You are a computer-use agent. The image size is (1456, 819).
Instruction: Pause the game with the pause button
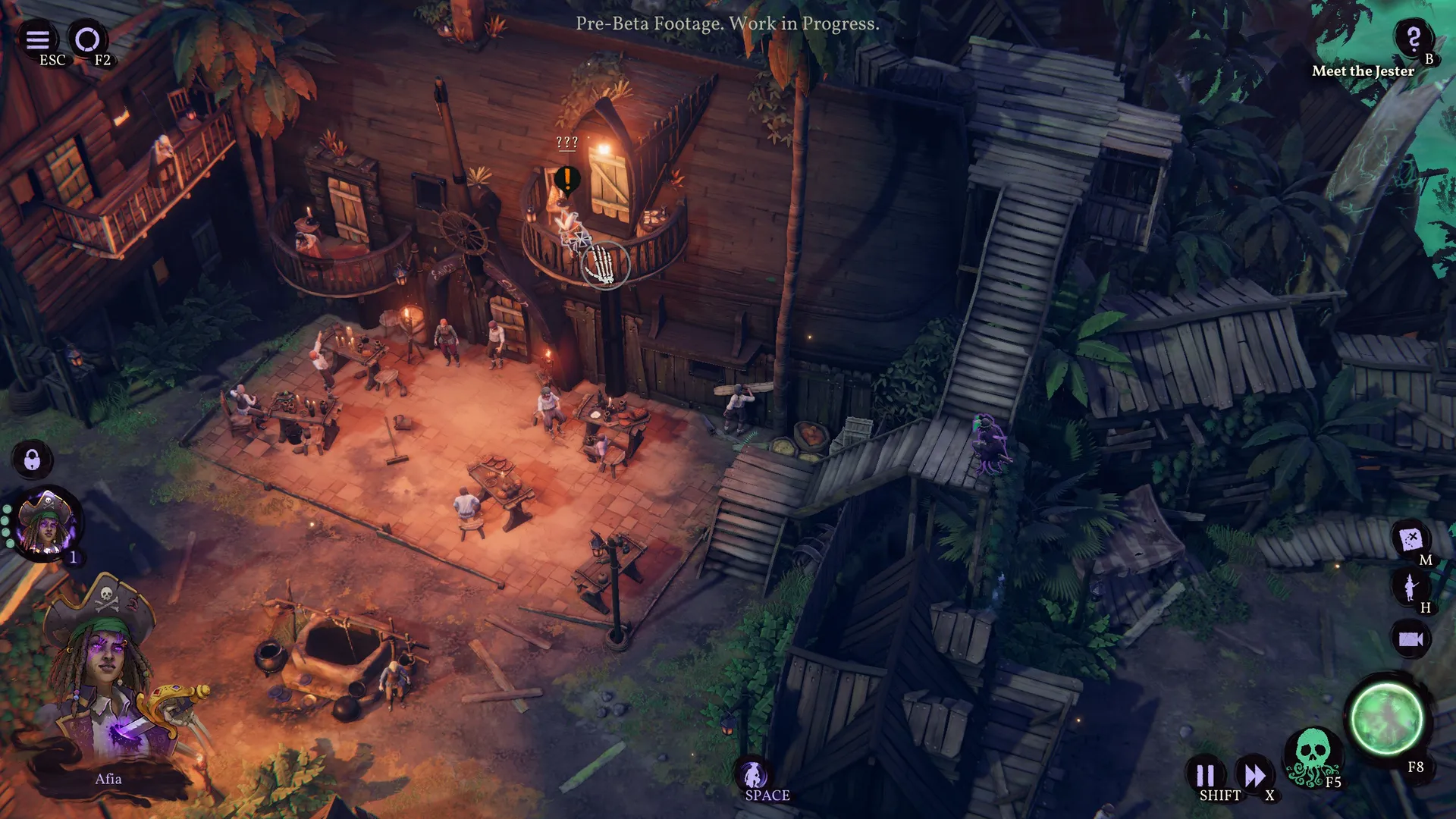click(x=1205, y=775)
